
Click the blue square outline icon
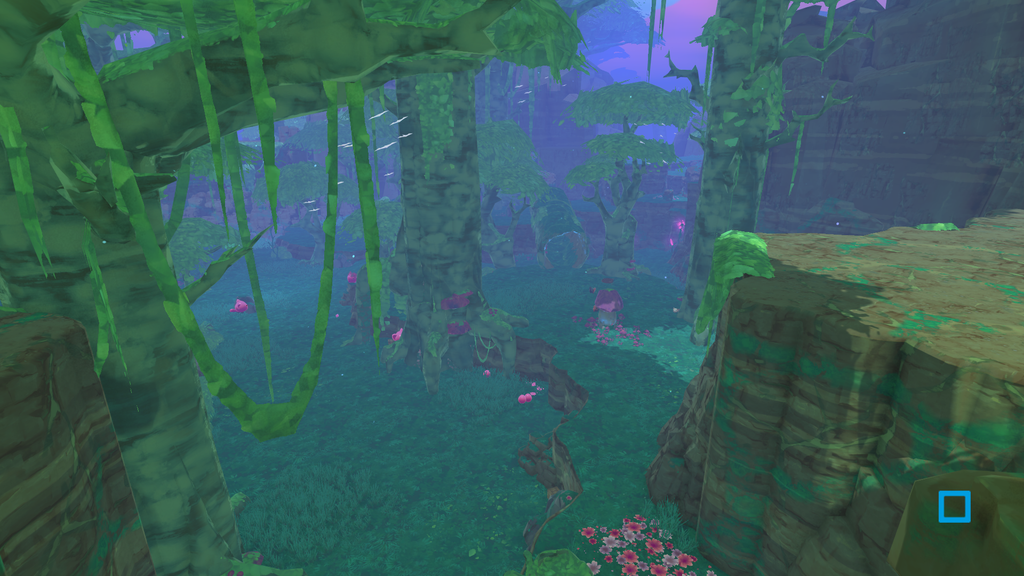954,507
